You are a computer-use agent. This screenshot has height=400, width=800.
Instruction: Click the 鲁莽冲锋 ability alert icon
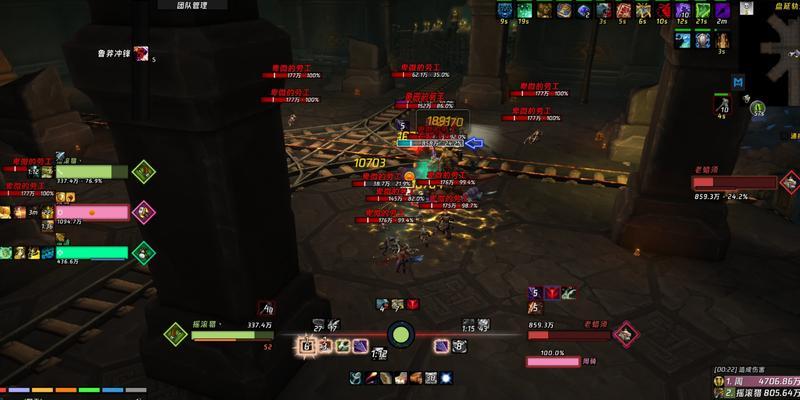coord(142,53)
